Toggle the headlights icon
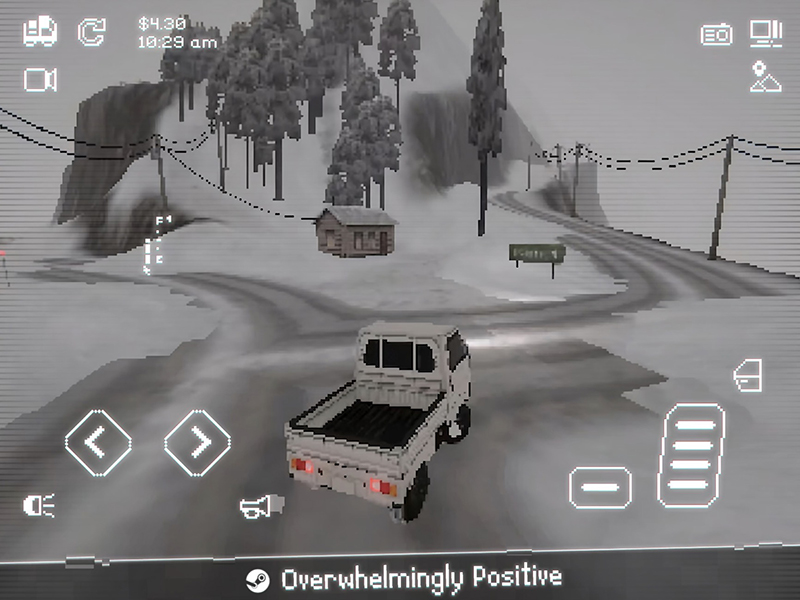Viewport: 800px width, 600px height. click(x=40, y=506)
